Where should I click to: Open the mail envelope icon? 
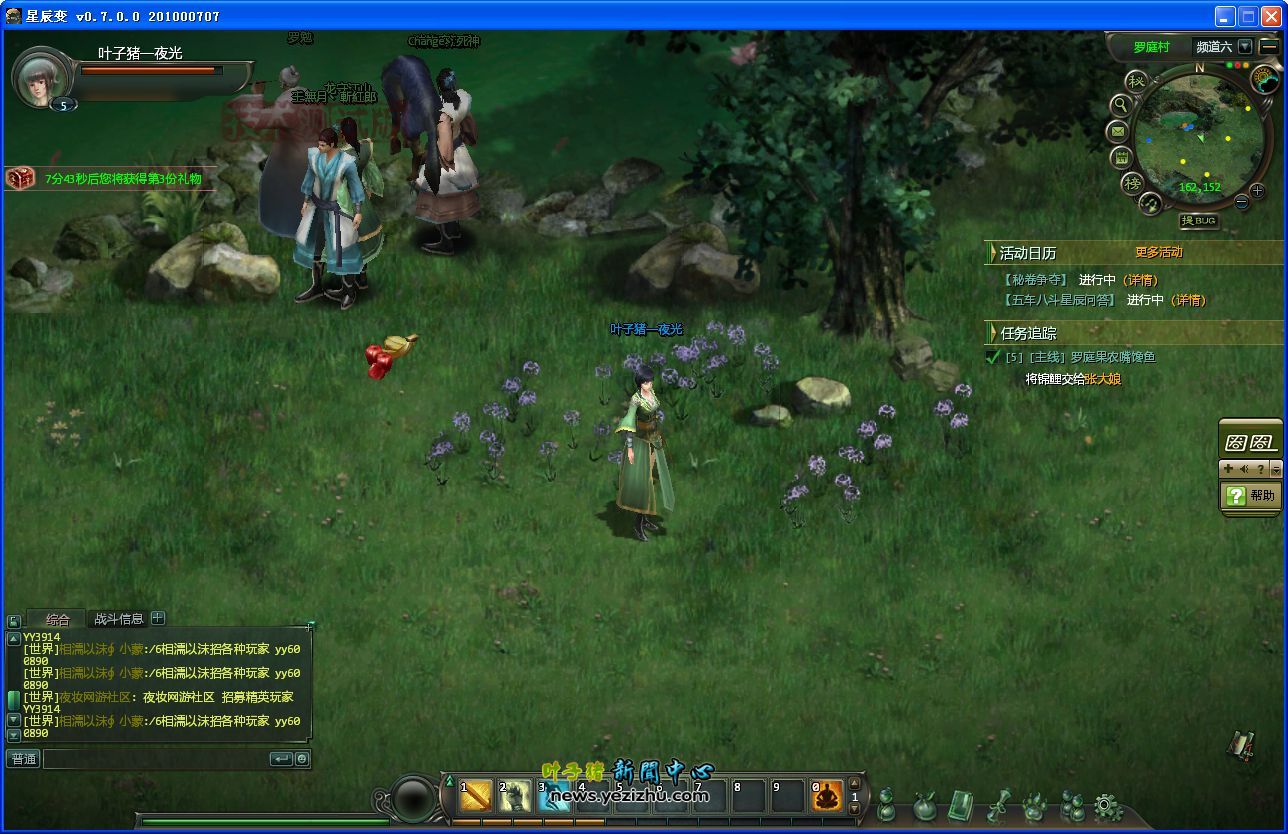[1118, 131]
